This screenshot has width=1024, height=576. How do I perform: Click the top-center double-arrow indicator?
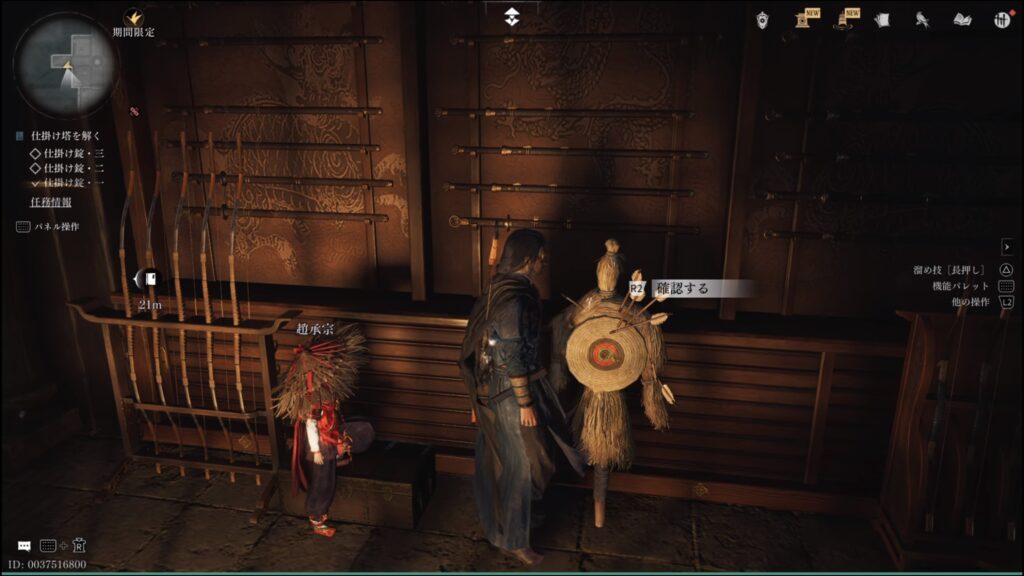point(511,16)
